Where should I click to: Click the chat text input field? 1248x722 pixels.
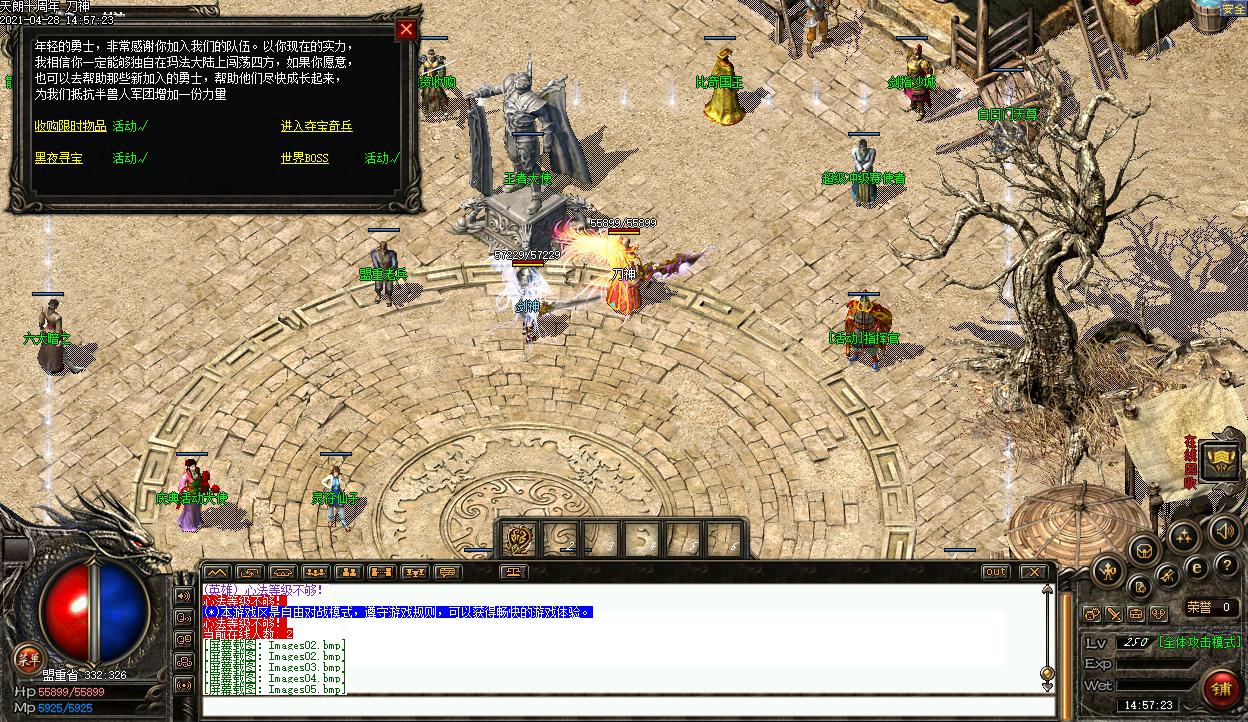(620, 706)
